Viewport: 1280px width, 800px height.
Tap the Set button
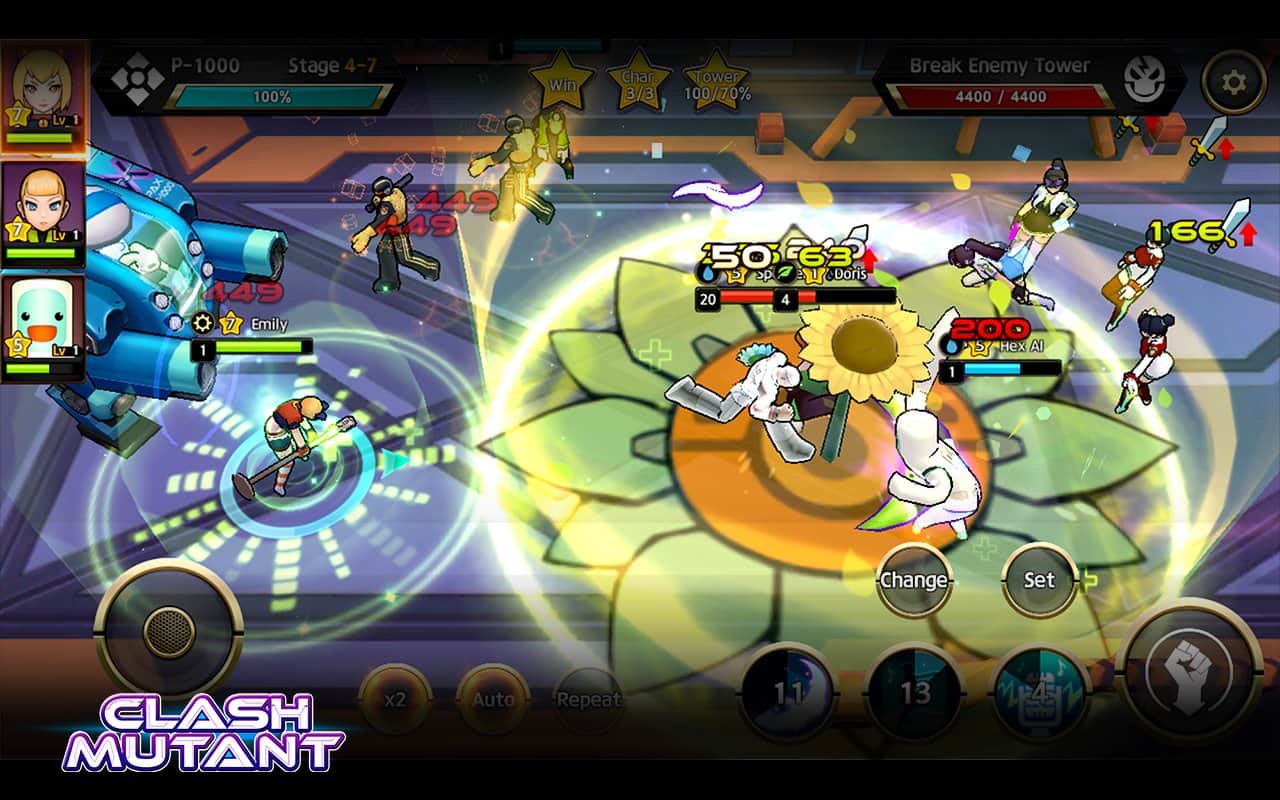(1039, 580)
